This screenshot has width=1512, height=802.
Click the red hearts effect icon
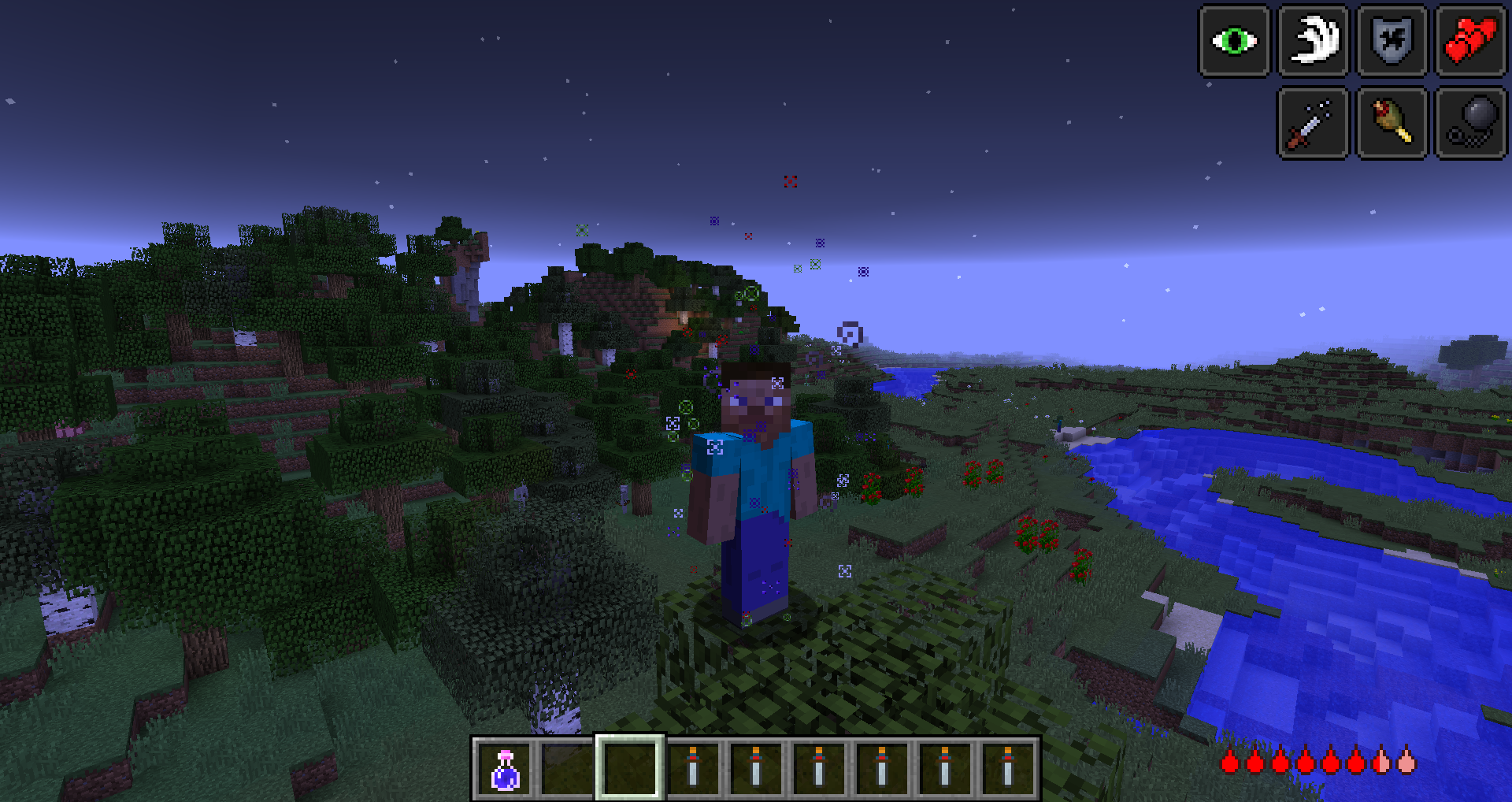coord(1470,41)
